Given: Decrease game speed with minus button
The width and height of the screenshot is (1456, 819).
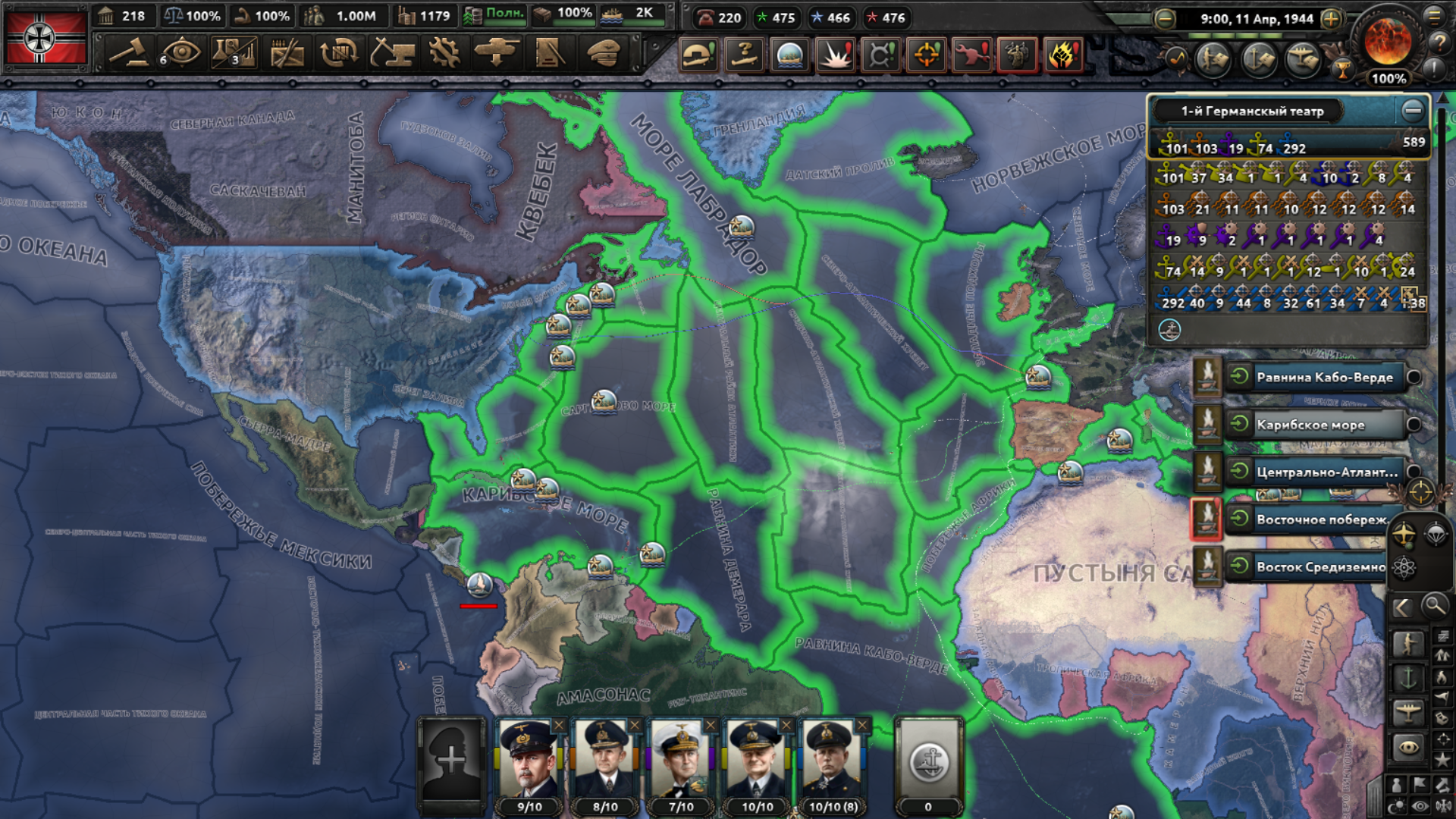Looking at the screenshot, I should 1165,19.
